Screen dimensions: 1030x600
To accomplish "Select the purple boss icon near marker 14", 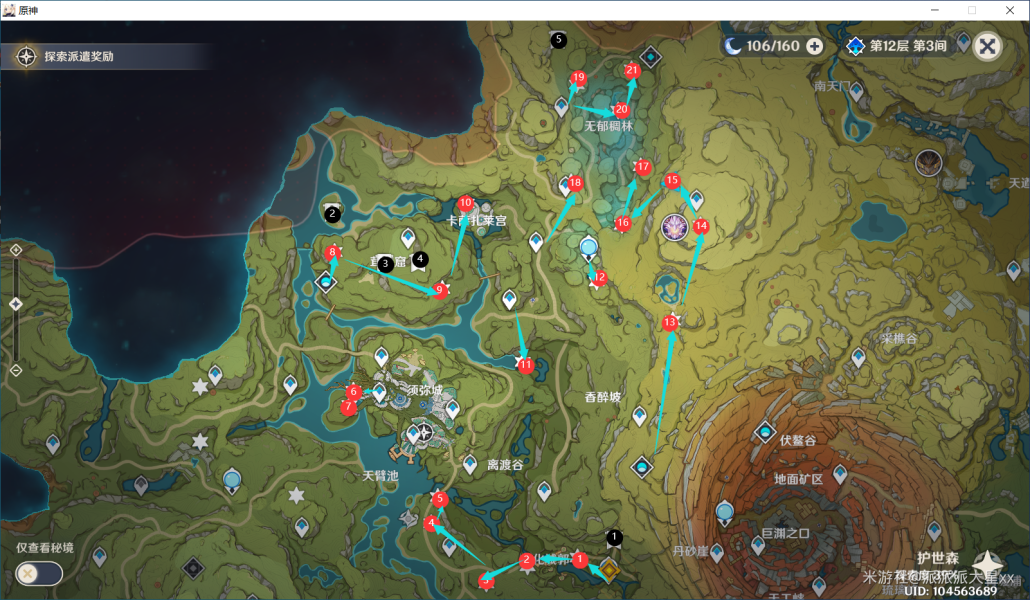I will tap(675, 227).
